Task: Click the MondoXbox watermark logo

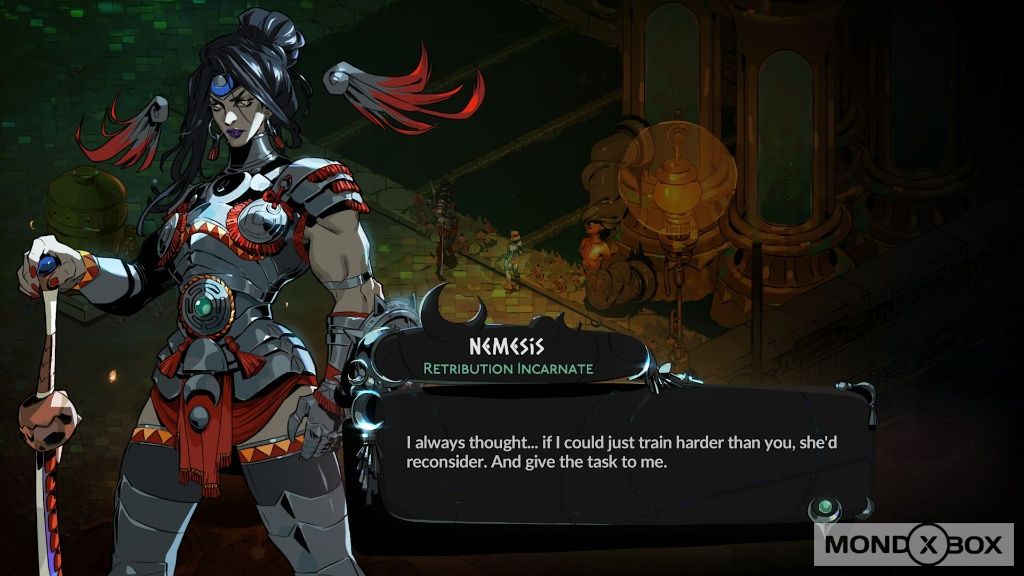Action: [x=913, y=547]
